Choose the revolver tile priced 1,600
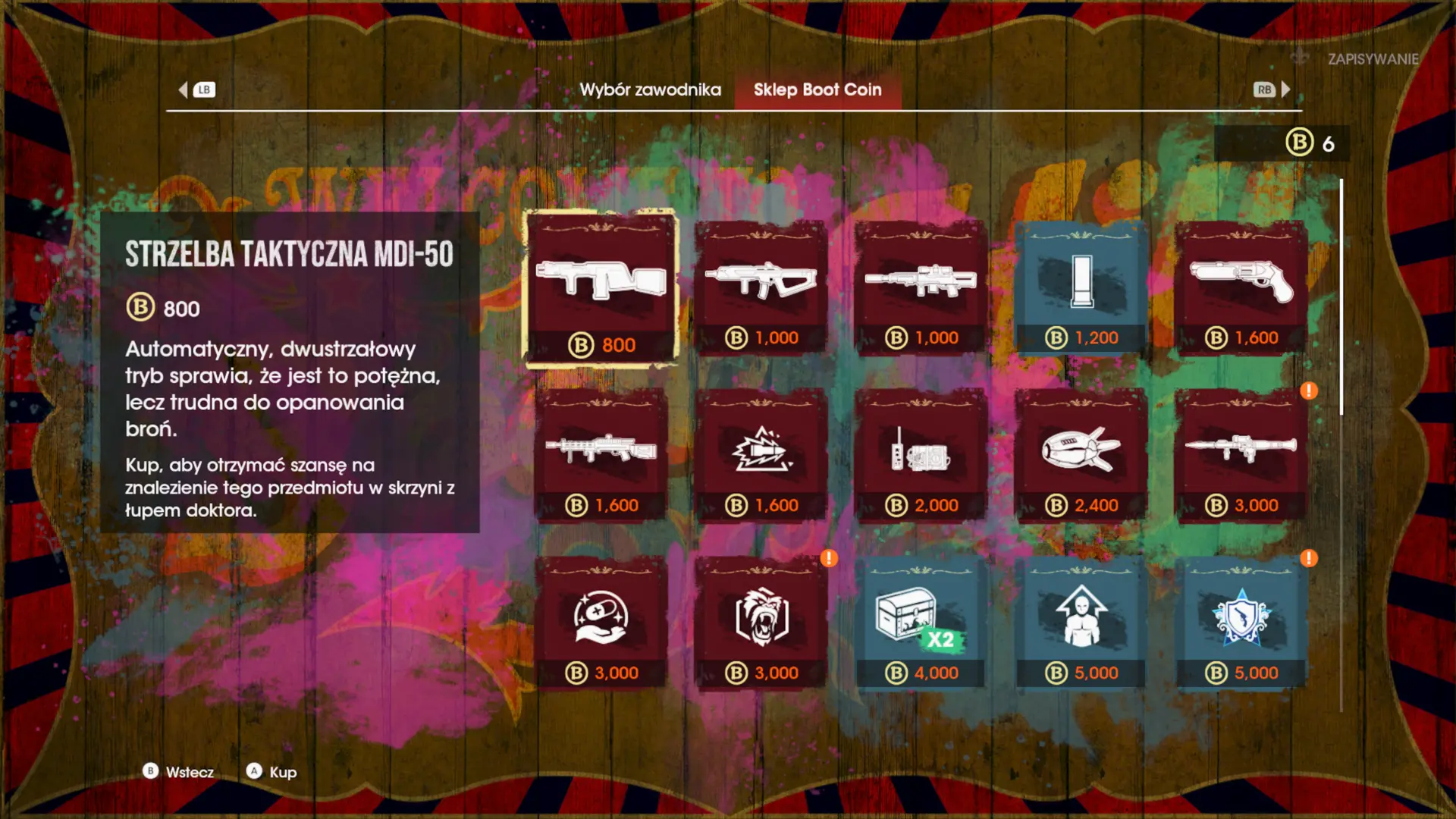 click(1241, 288)
